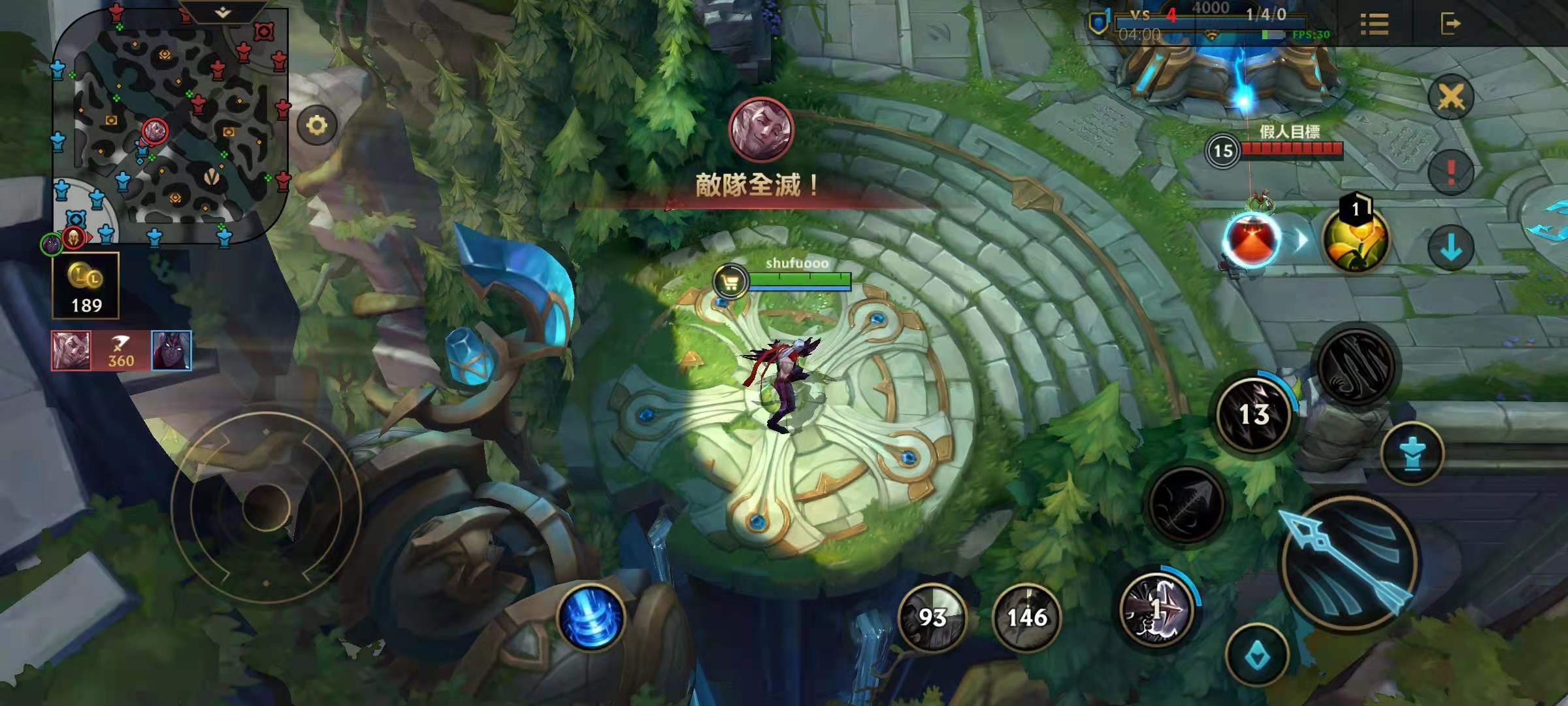The width and height of the screenshot is (1568, 706).
Task: Open the shop via the gold coins button
Action: [x=86, y=285]
